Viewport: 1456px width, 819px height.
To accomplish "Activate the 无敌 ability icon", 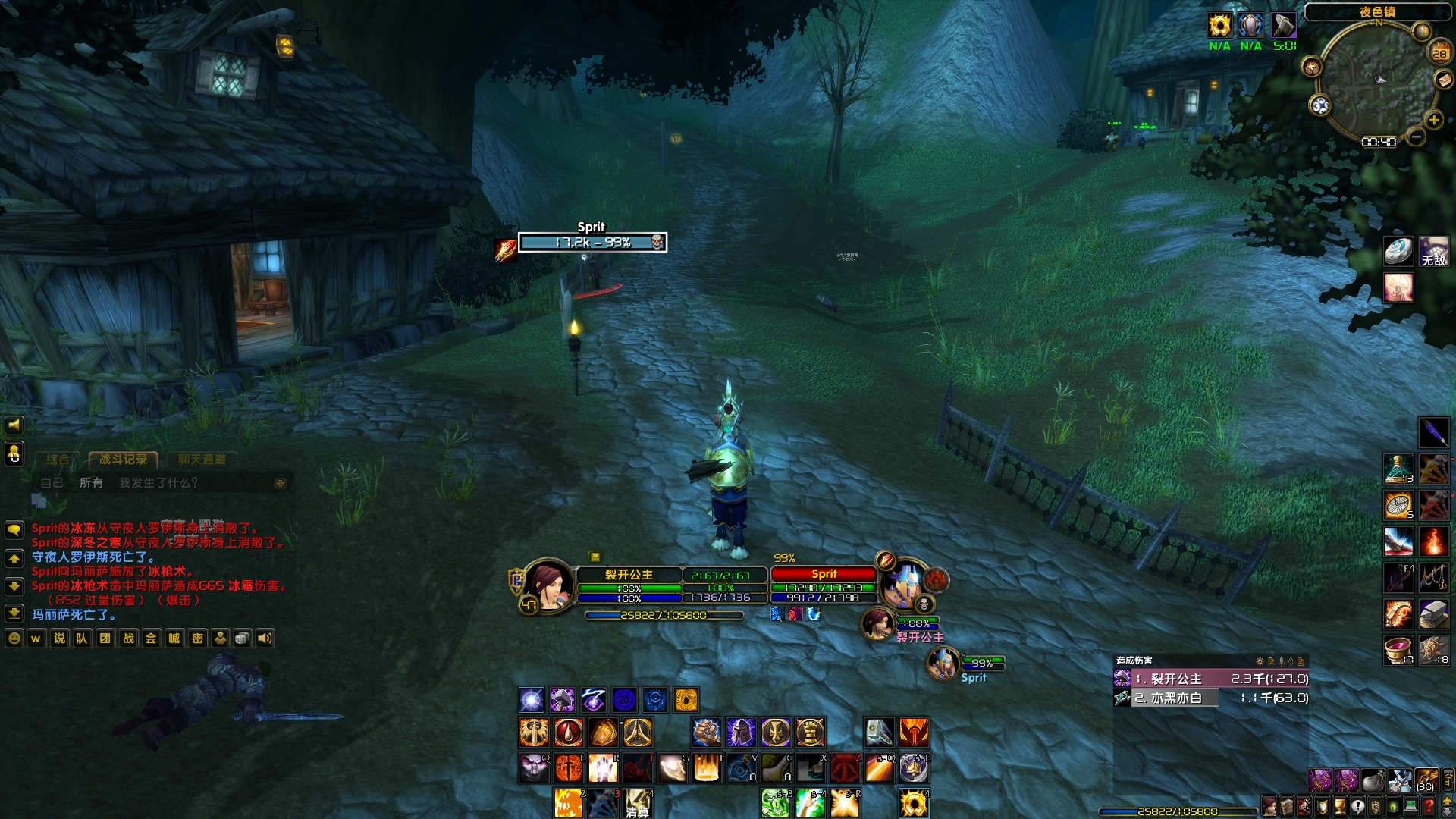I will 1433,252.
